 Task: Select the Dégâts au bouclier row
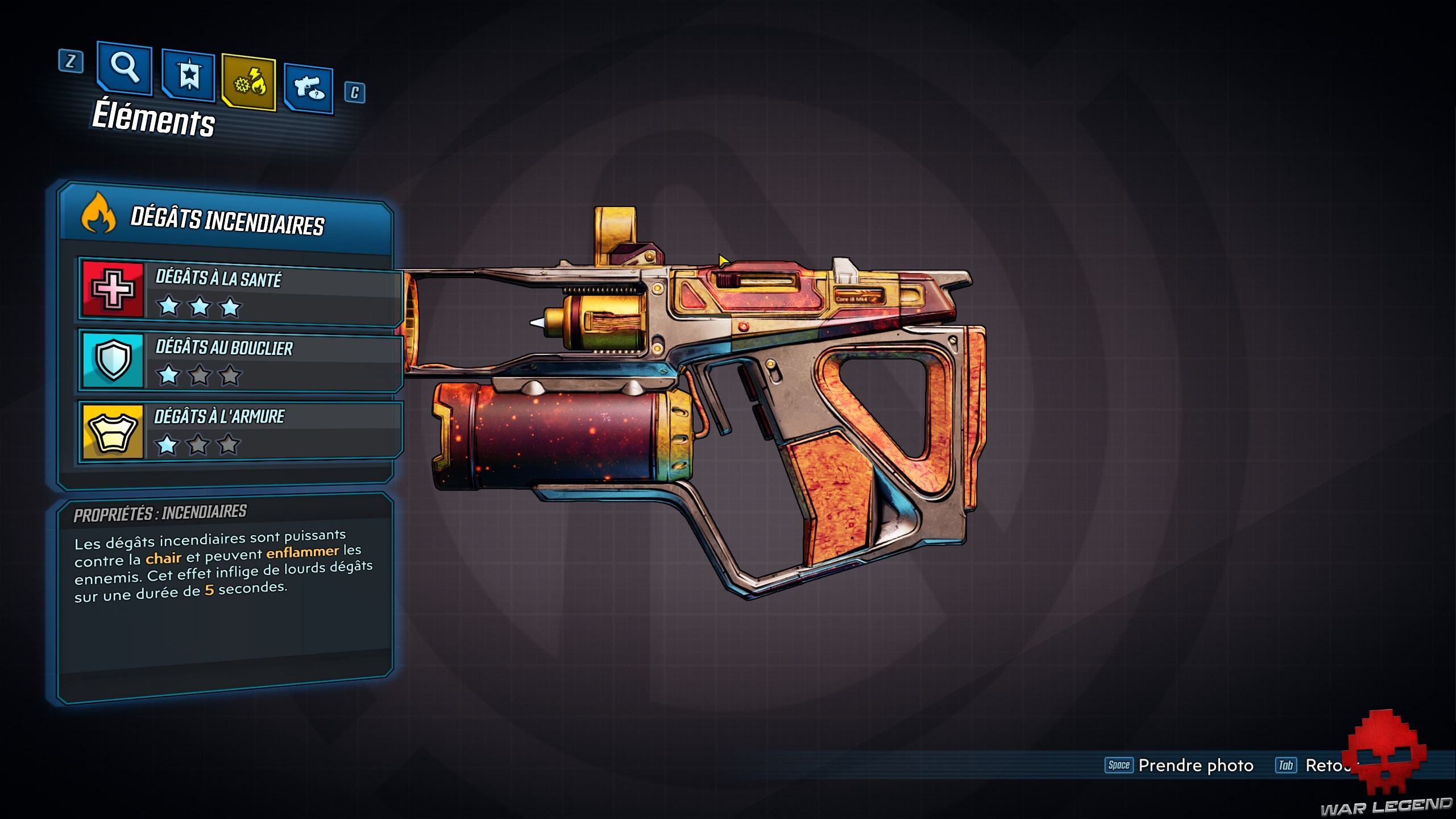point(240,361)
